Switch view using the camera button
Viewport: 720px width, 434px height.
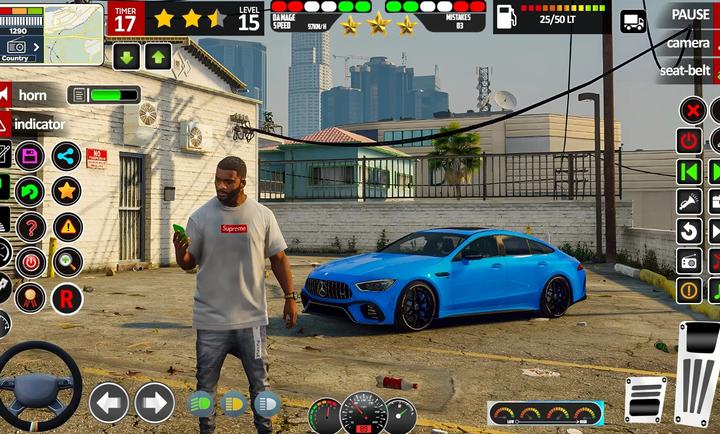tap(688, 43)
